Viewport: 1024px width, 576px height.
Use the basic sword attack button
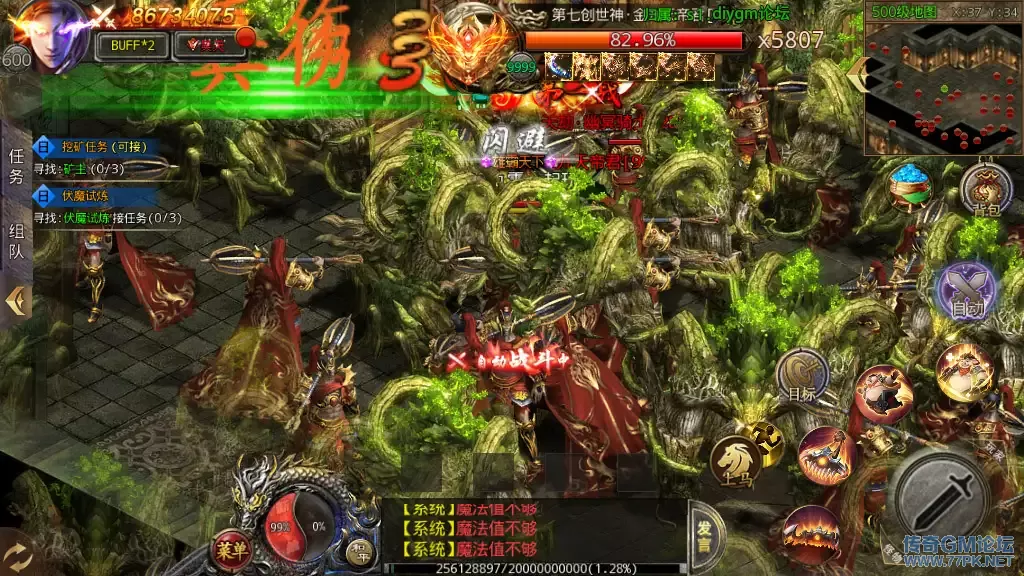[942, 497]
